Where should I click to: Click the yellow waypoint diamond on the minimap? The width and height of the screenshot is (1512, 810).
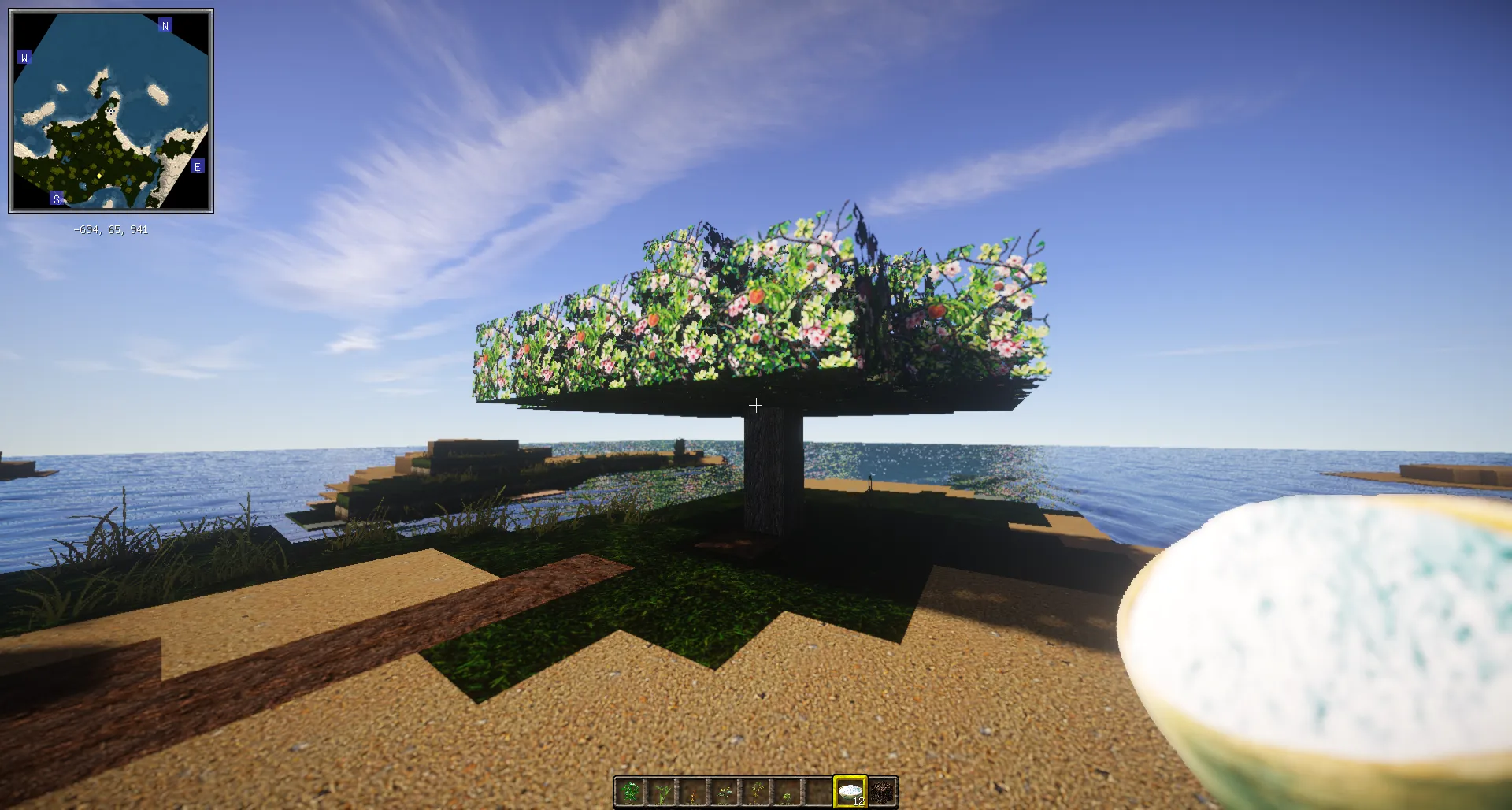point(99,176)
